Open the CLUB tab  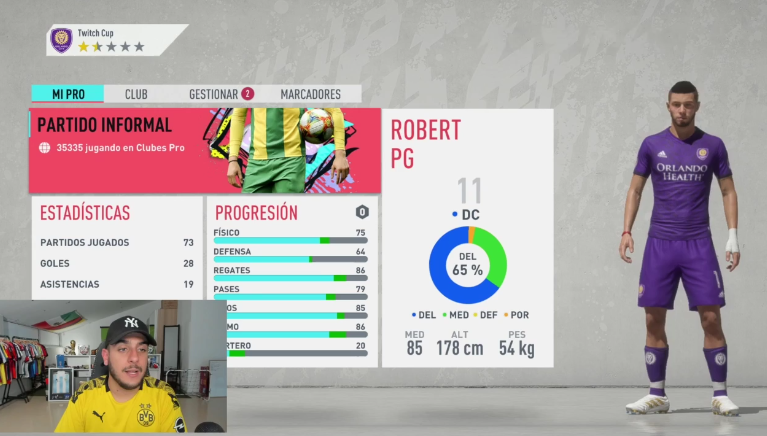pyautogui.click(x=136, y=94)
